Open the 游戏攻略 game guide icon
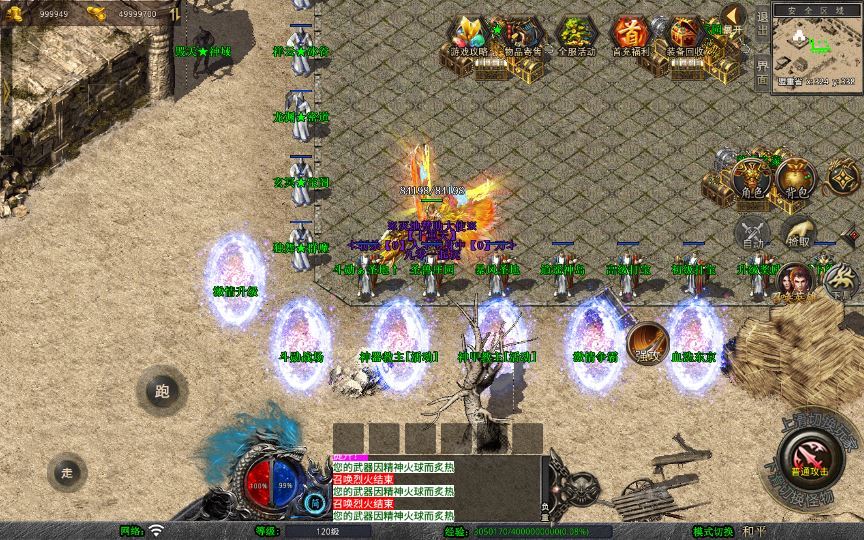The image size is (864, 540). point(466,37)
